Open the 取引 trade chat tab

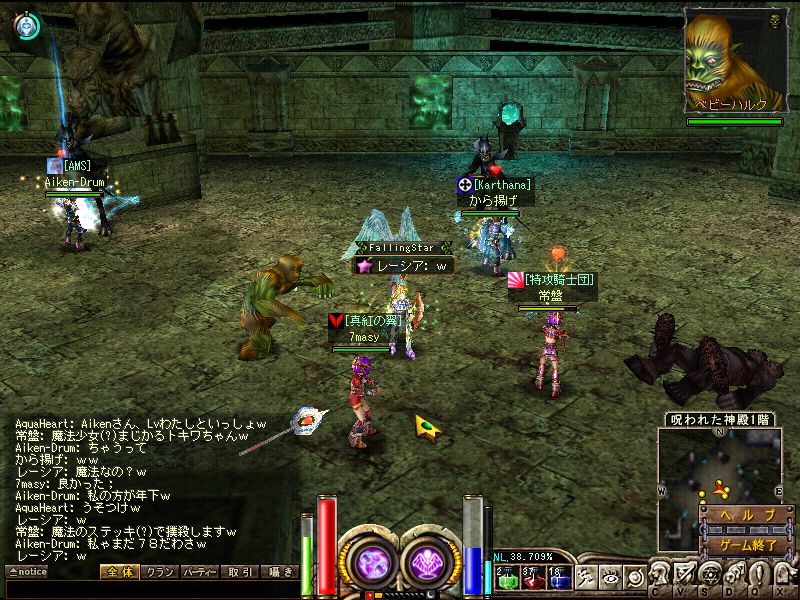point(240,572)
